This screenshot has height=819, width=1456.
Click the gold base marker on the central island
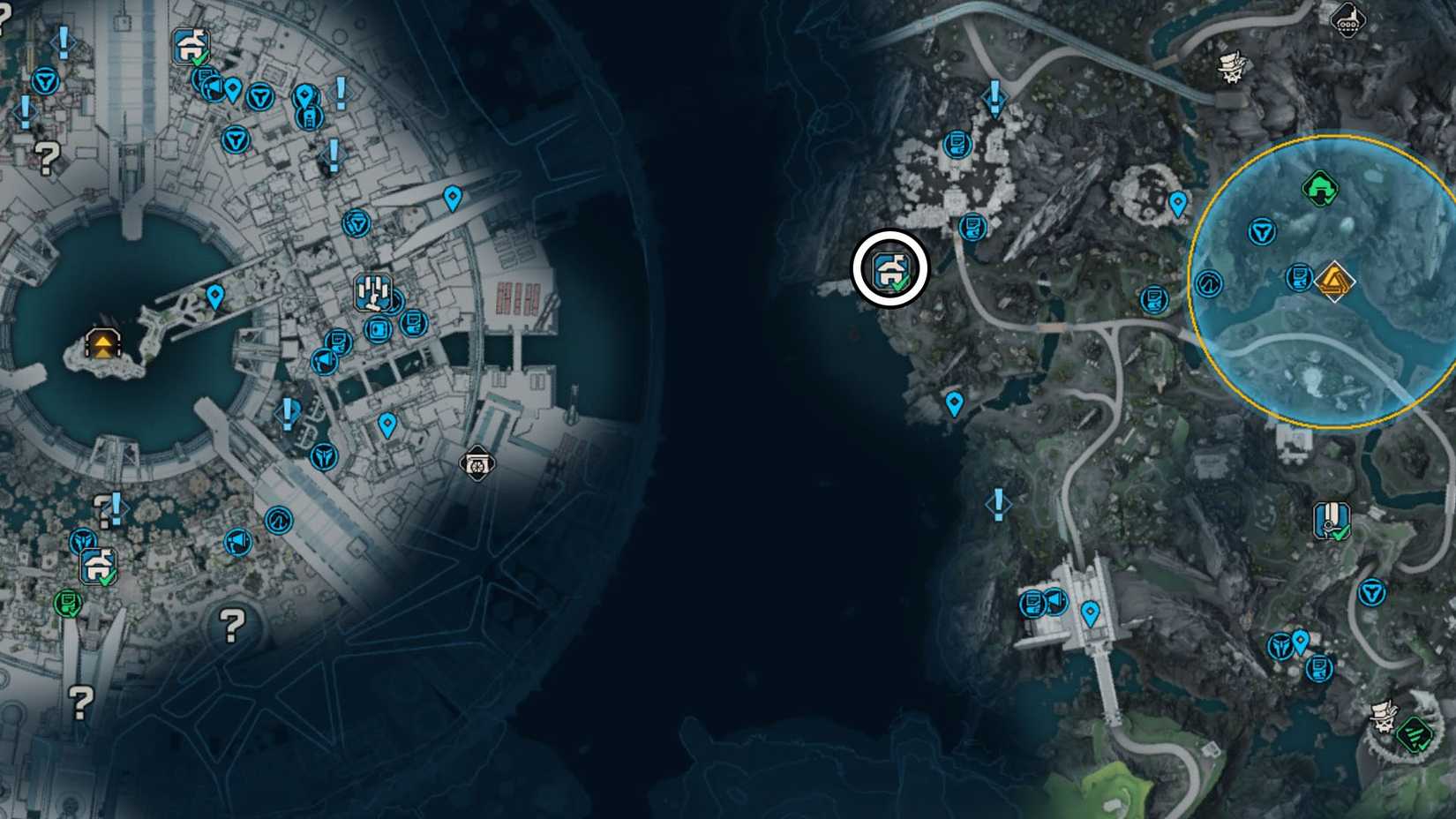[101, 346]
